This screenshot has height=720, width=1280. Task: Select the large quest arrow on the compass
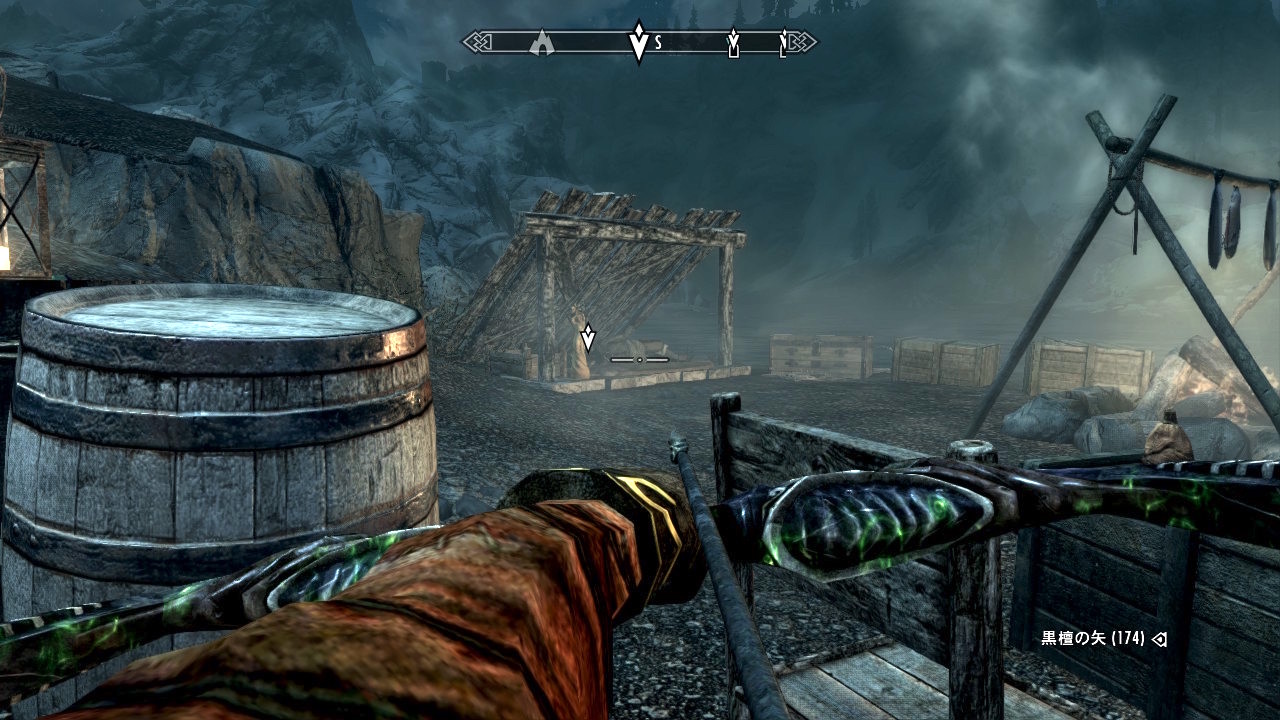tap(638, 42)
